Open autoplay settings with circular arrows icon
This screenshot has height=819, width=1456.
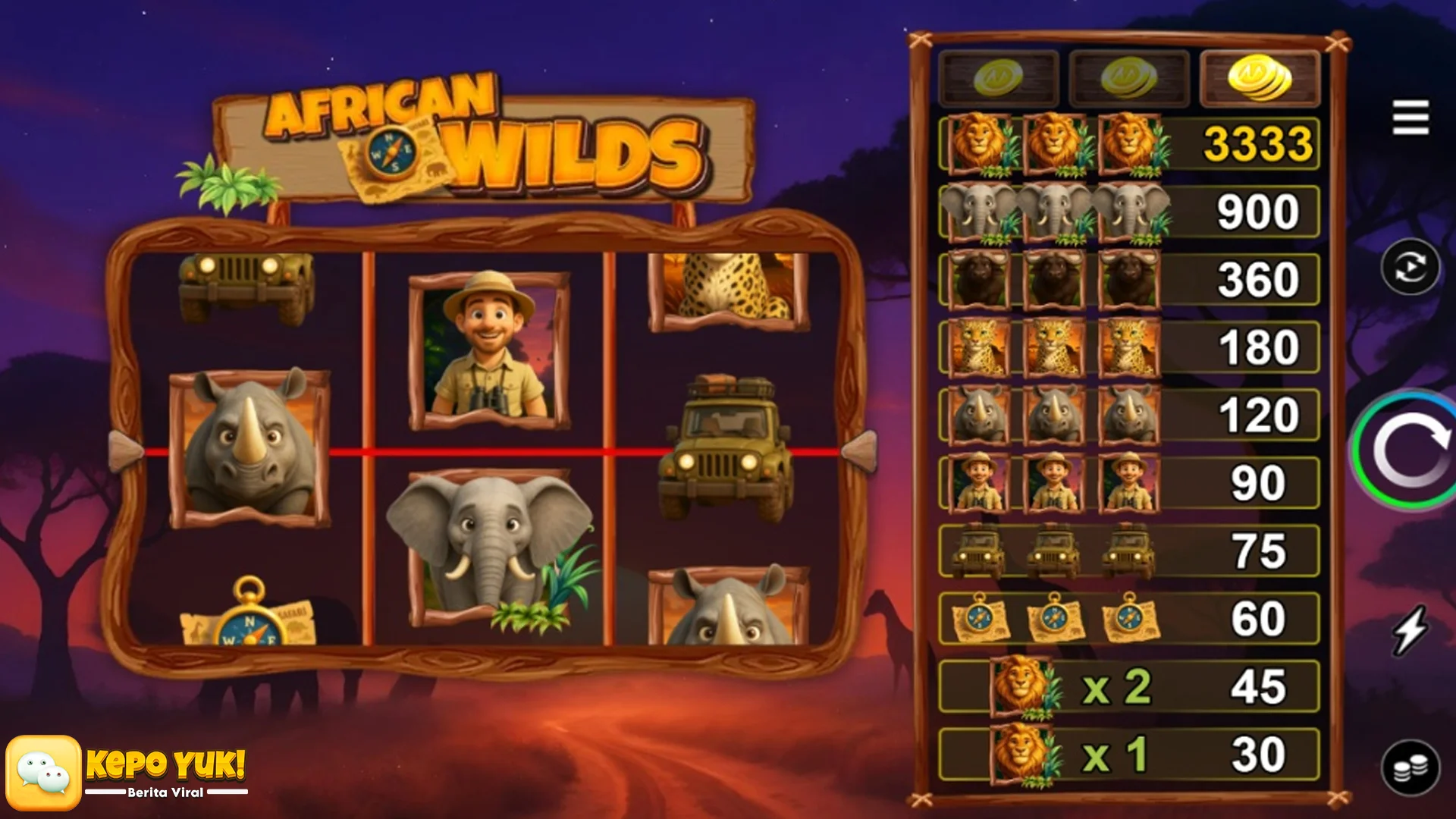click(1412, 267)
